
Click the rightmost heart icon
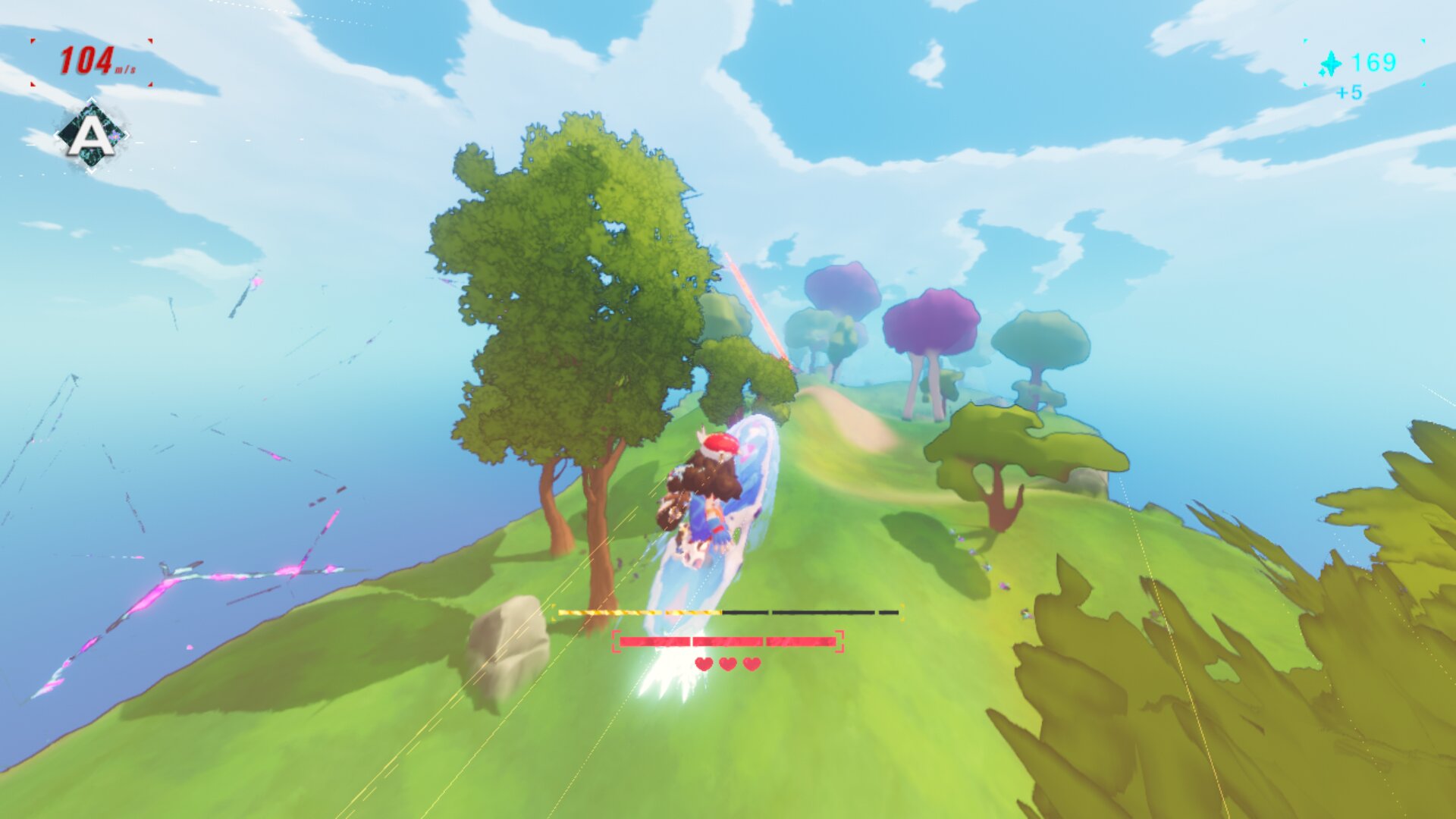[752, 664]
